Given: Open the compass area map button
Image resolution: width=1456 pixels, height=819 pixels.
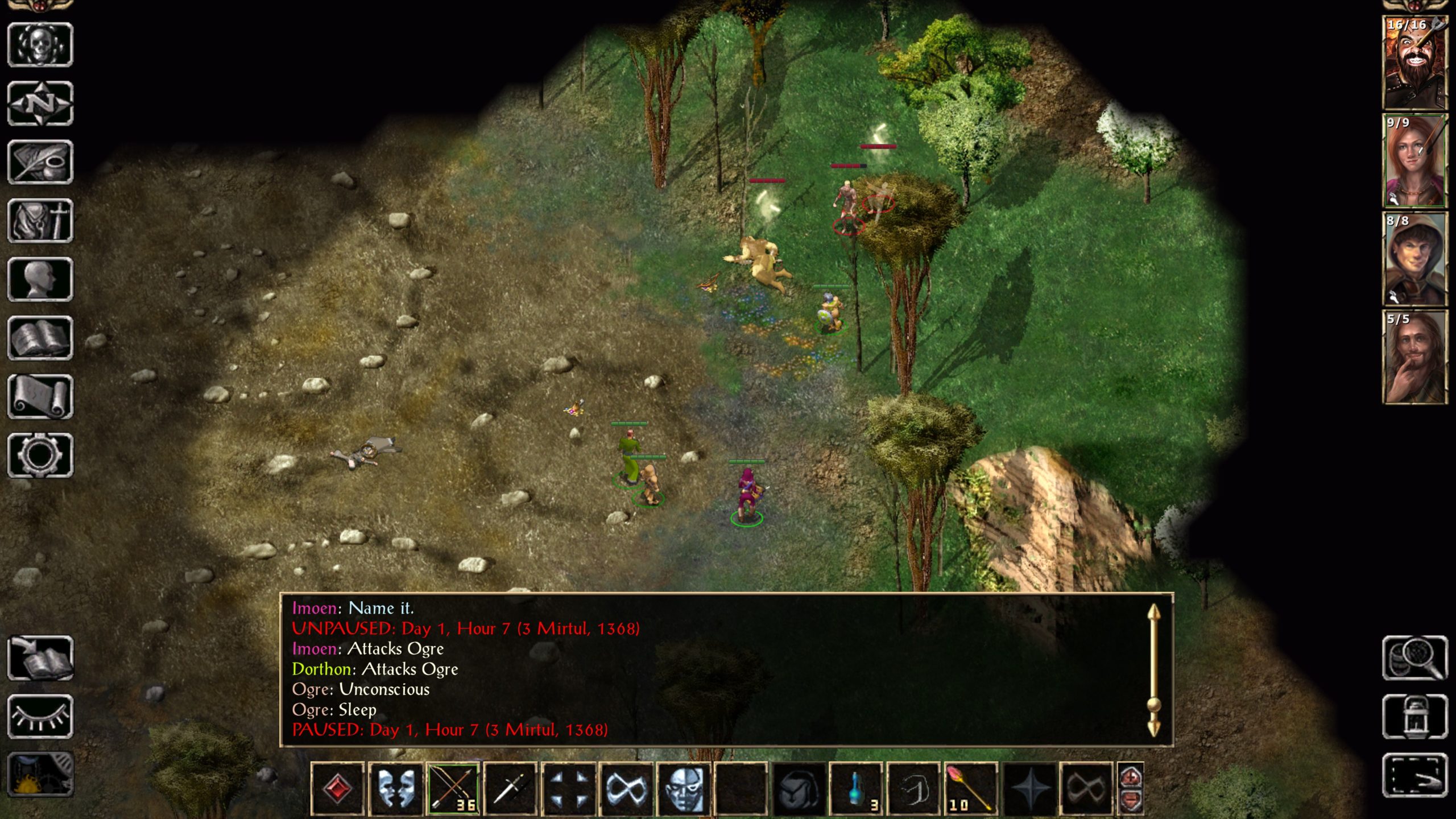Looking at the screenshot, I should 40,104.
